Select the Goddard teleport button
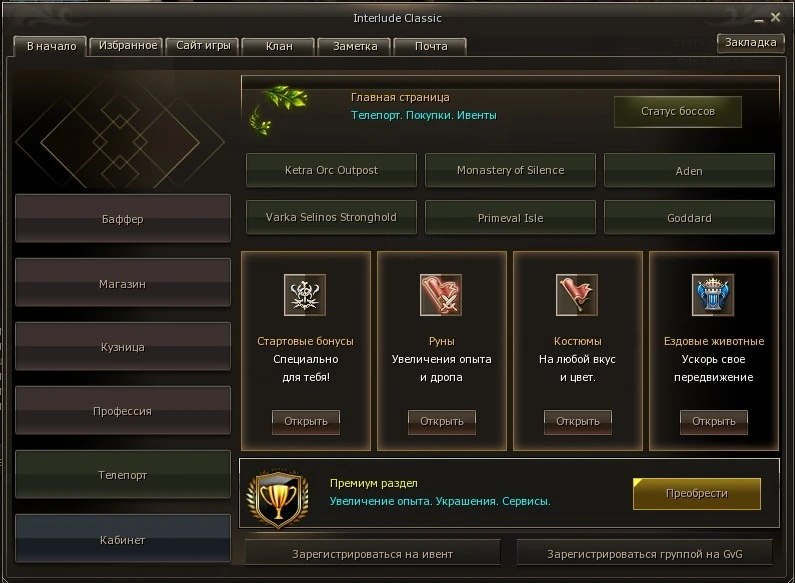 click(x=689, y=217)
